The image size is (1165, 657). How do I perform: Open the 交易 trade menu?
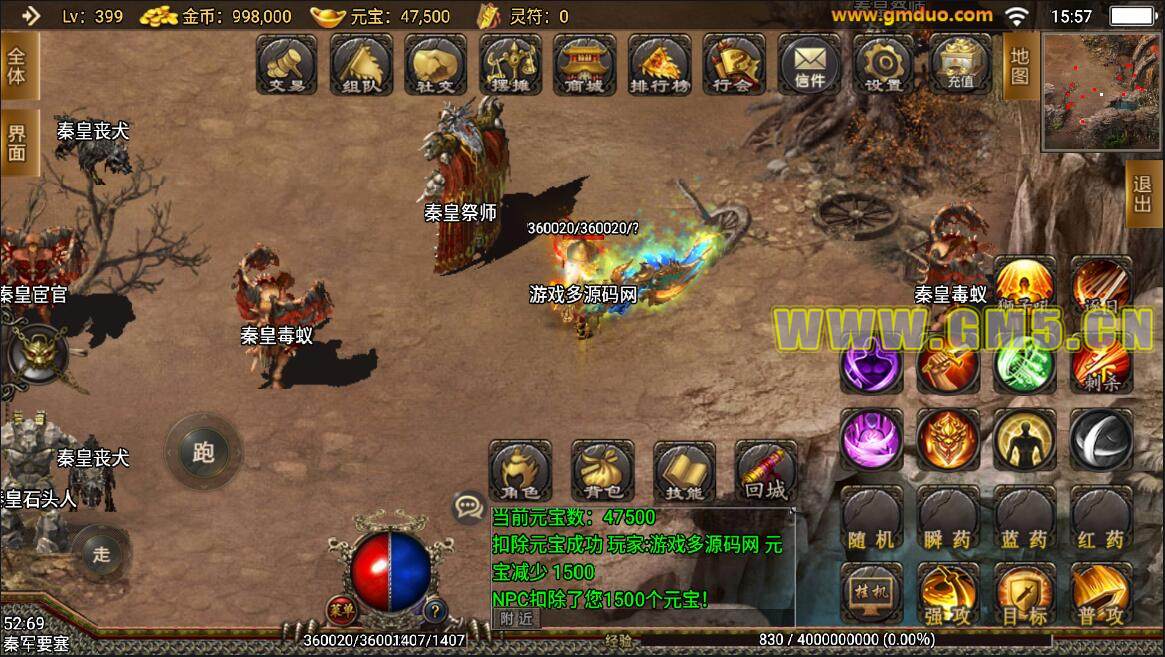[287, 65]
